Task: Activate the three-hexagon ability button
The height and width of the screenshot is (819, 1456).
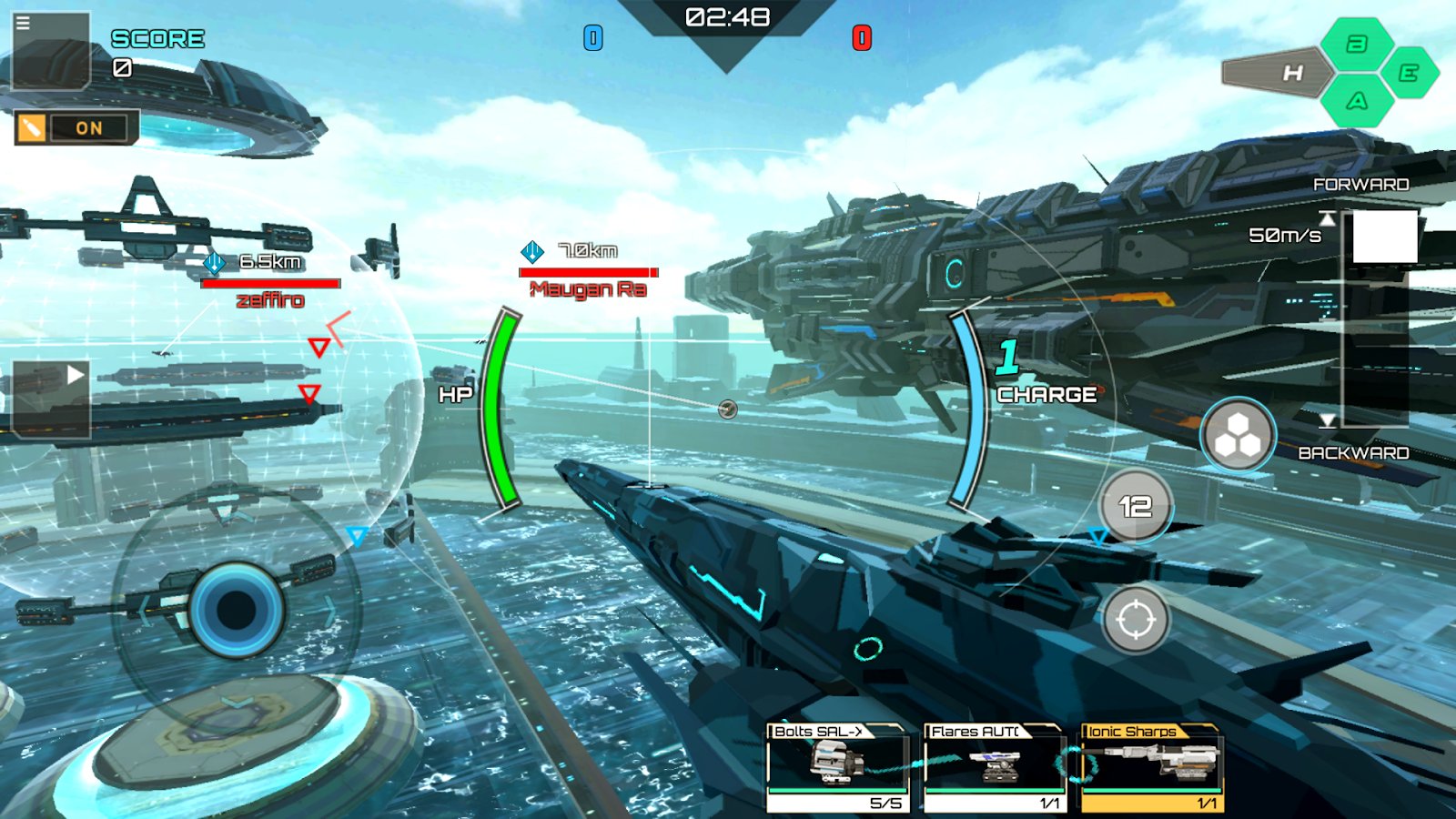Action: pyautogui.click(x=1238, y=435)
